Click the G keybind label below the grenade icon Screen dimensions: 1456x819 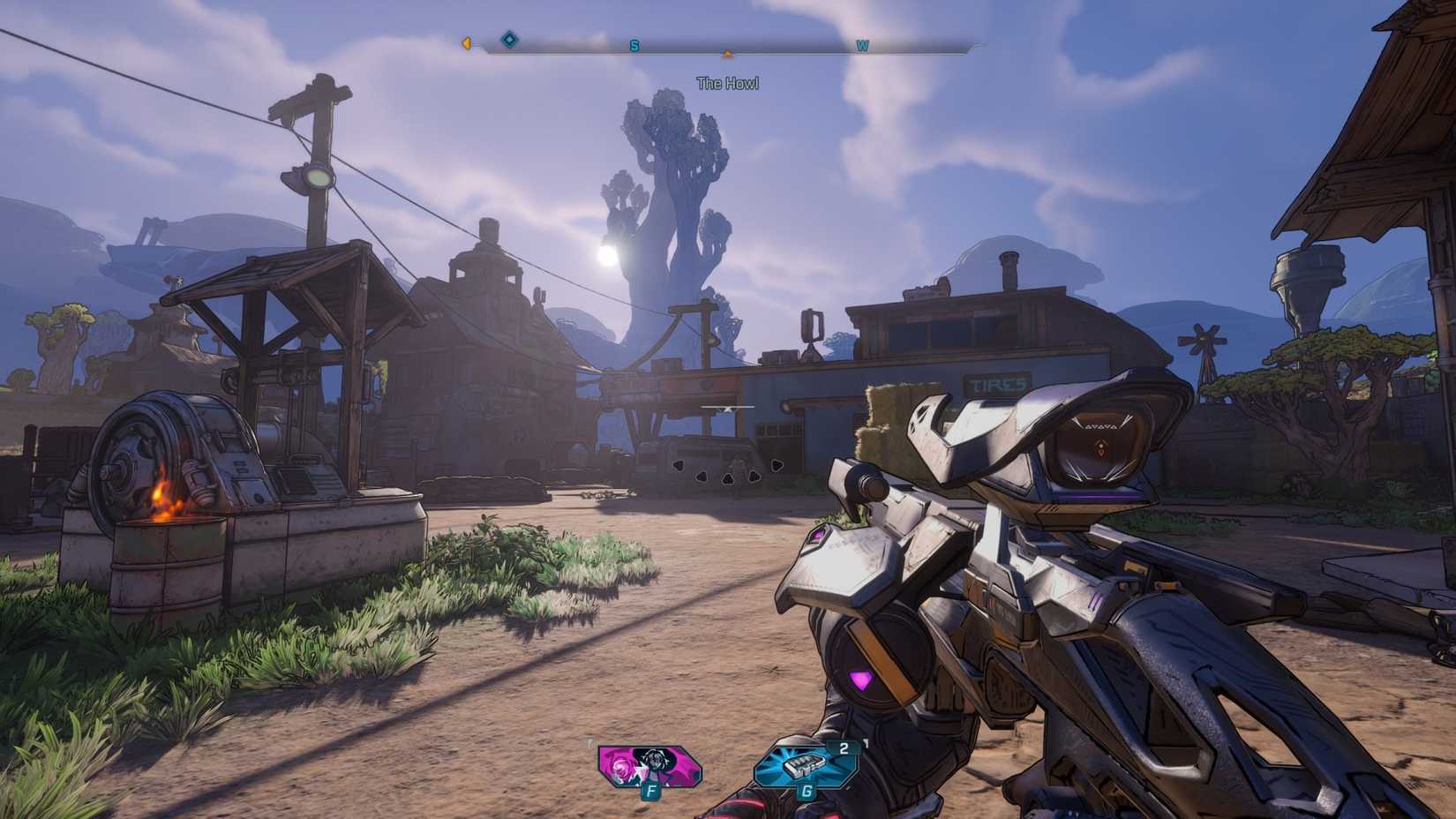[x=806, y=793]
